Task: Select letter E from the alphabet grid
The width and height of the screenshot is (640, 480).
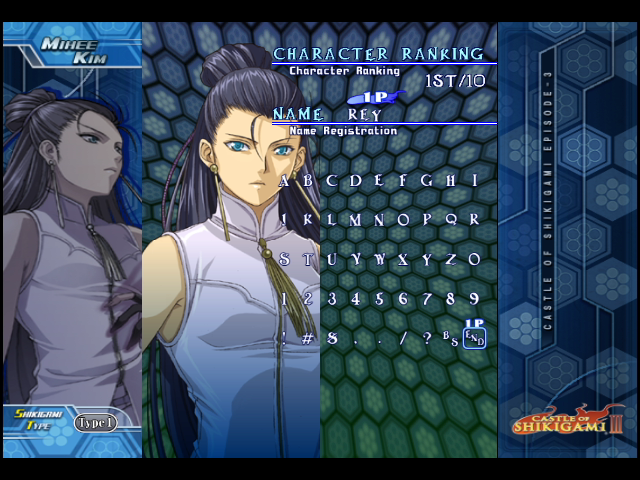Action: point(380,181)
